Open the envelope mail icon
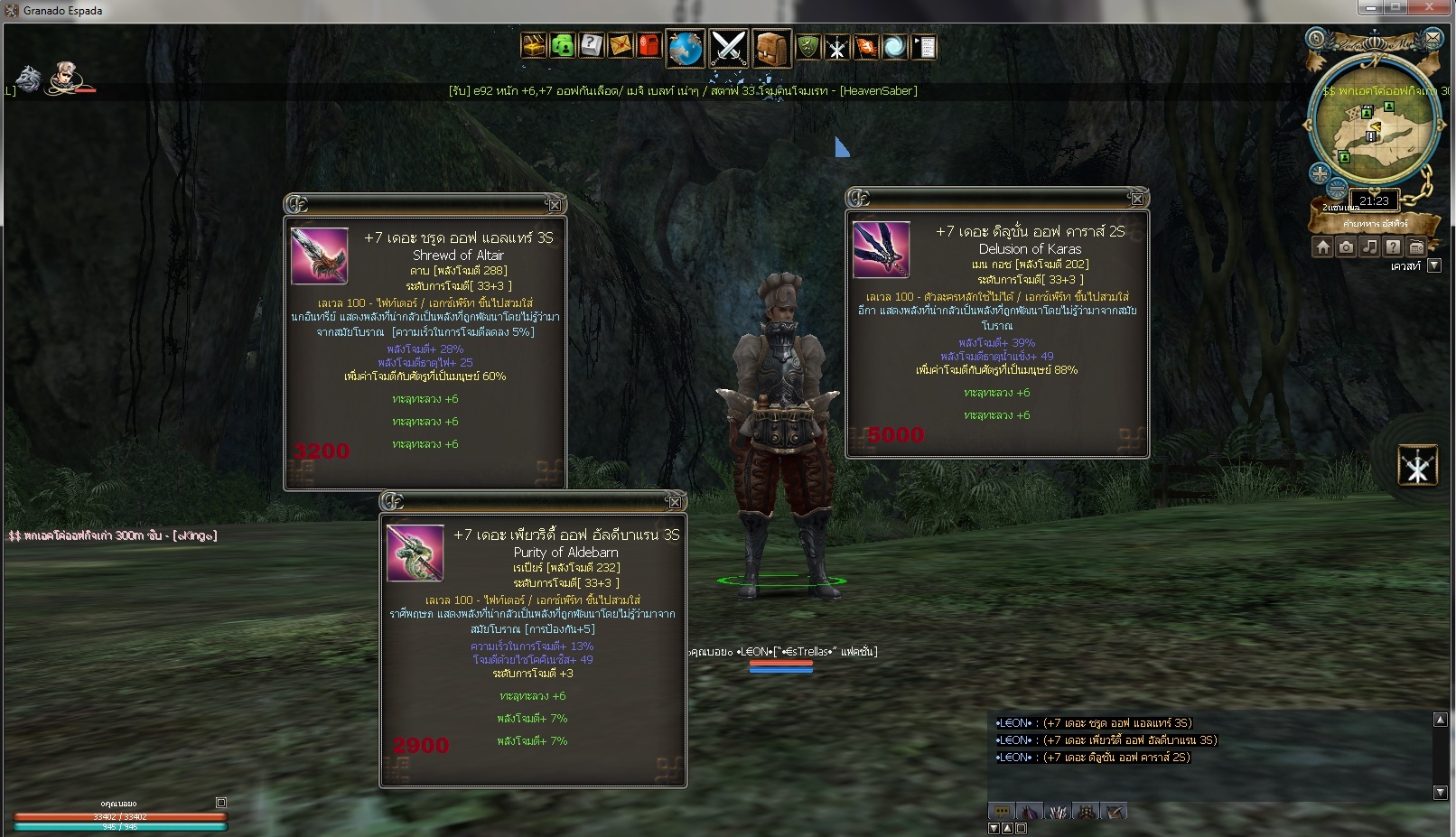The height and width of the screenshot is (837, 1456). [x=621, y=45]
